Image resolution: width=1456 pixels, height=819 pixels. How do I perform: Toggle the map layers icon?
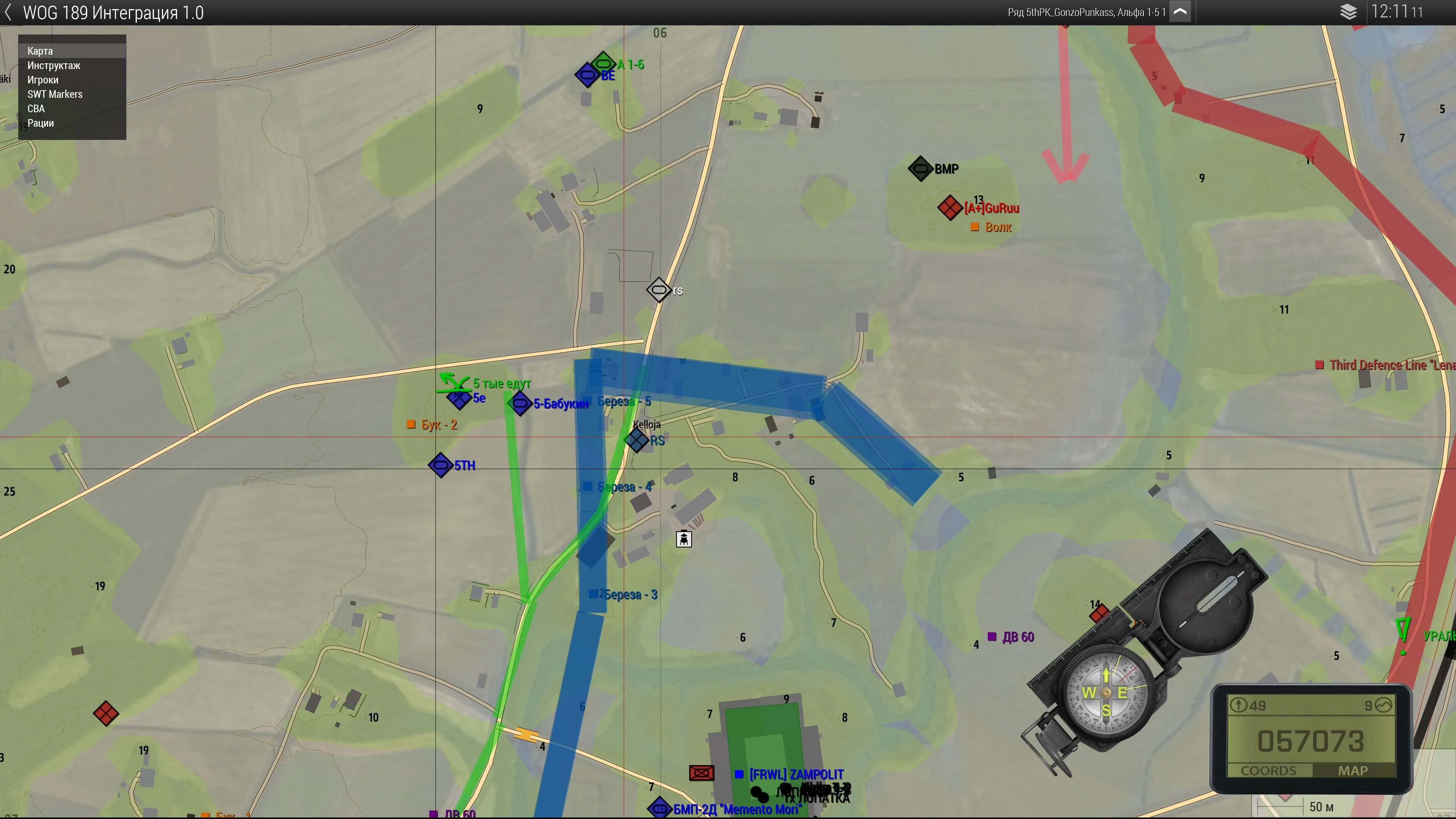pos(1348,12)
